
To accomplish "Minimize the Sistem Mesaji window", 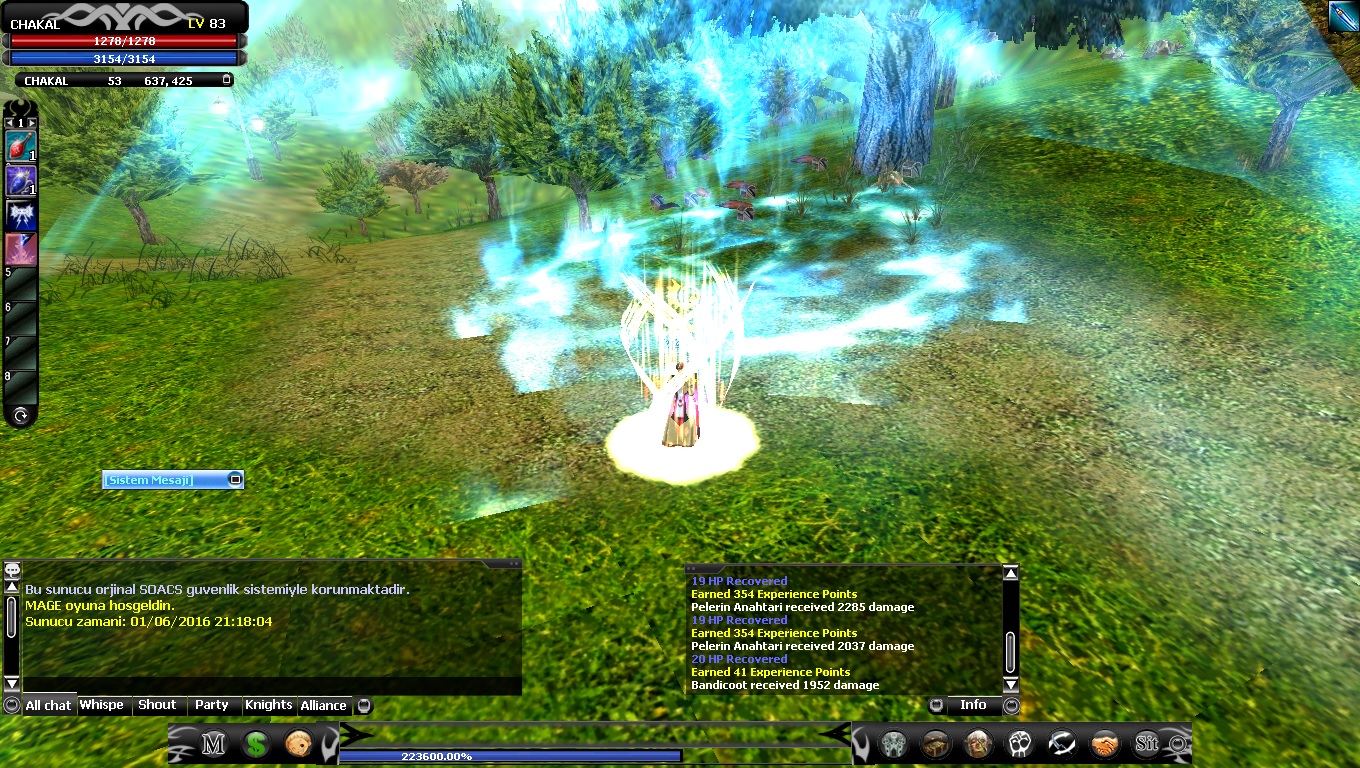I will point(235,480).
